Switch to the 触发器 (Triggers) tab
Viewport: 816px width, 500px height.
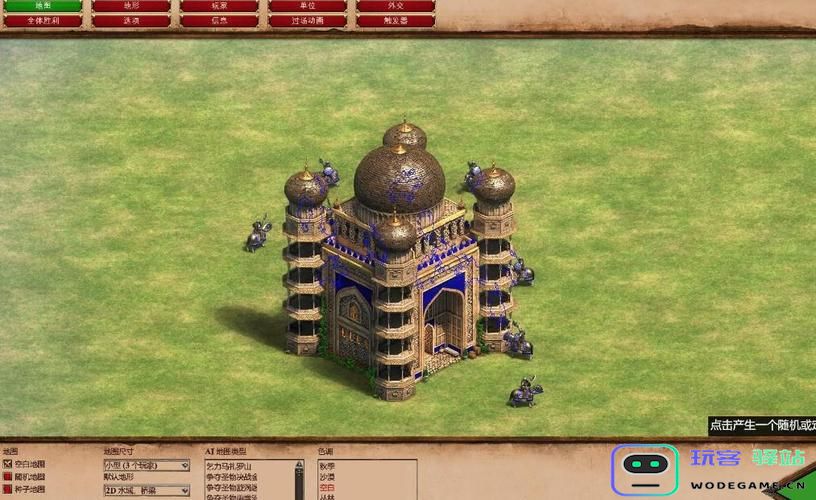pos(396,20)
